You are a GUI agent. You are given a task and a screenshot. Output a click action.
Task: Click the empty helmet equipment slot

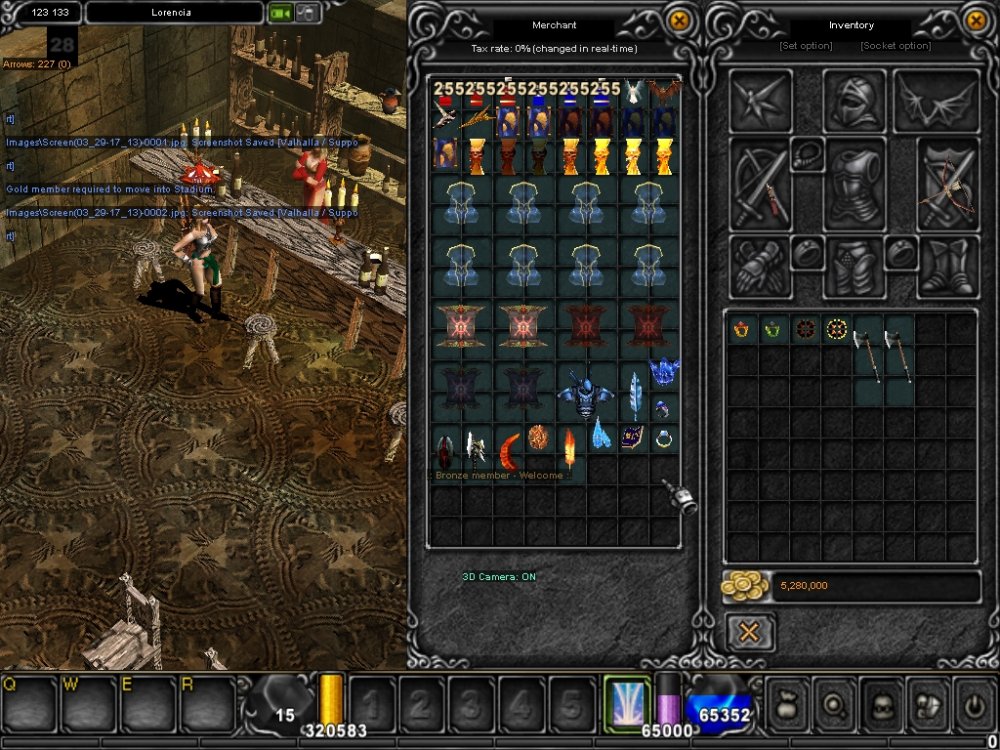pyautogui.click(x=854, y=102)
